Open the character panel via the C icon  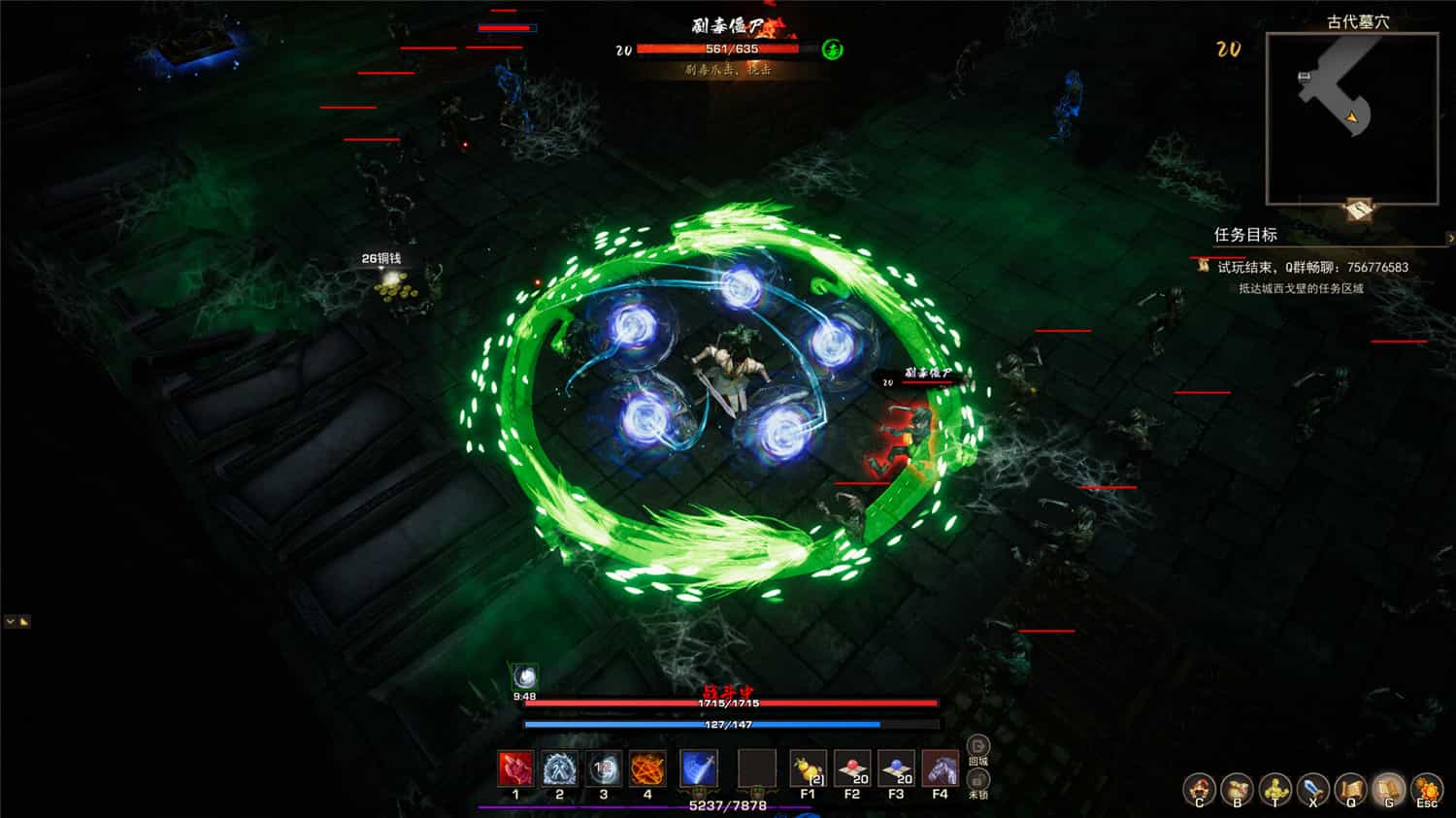click(1201, 789)
